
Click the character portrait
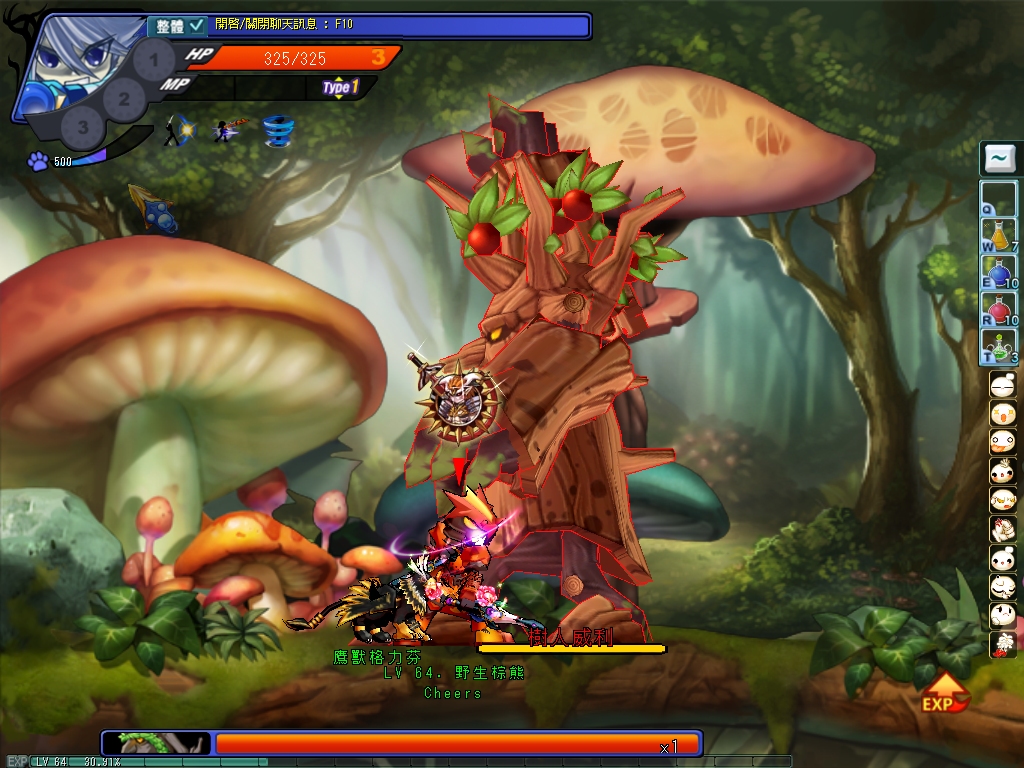click(62, 62)
